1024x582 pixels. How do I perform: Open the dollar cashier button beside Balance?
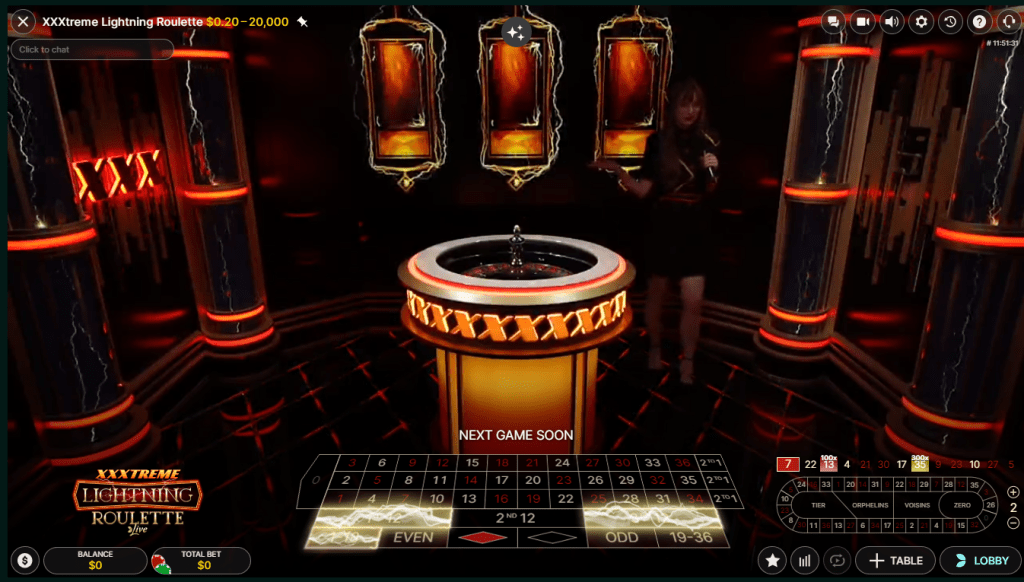tap(25, 561)
